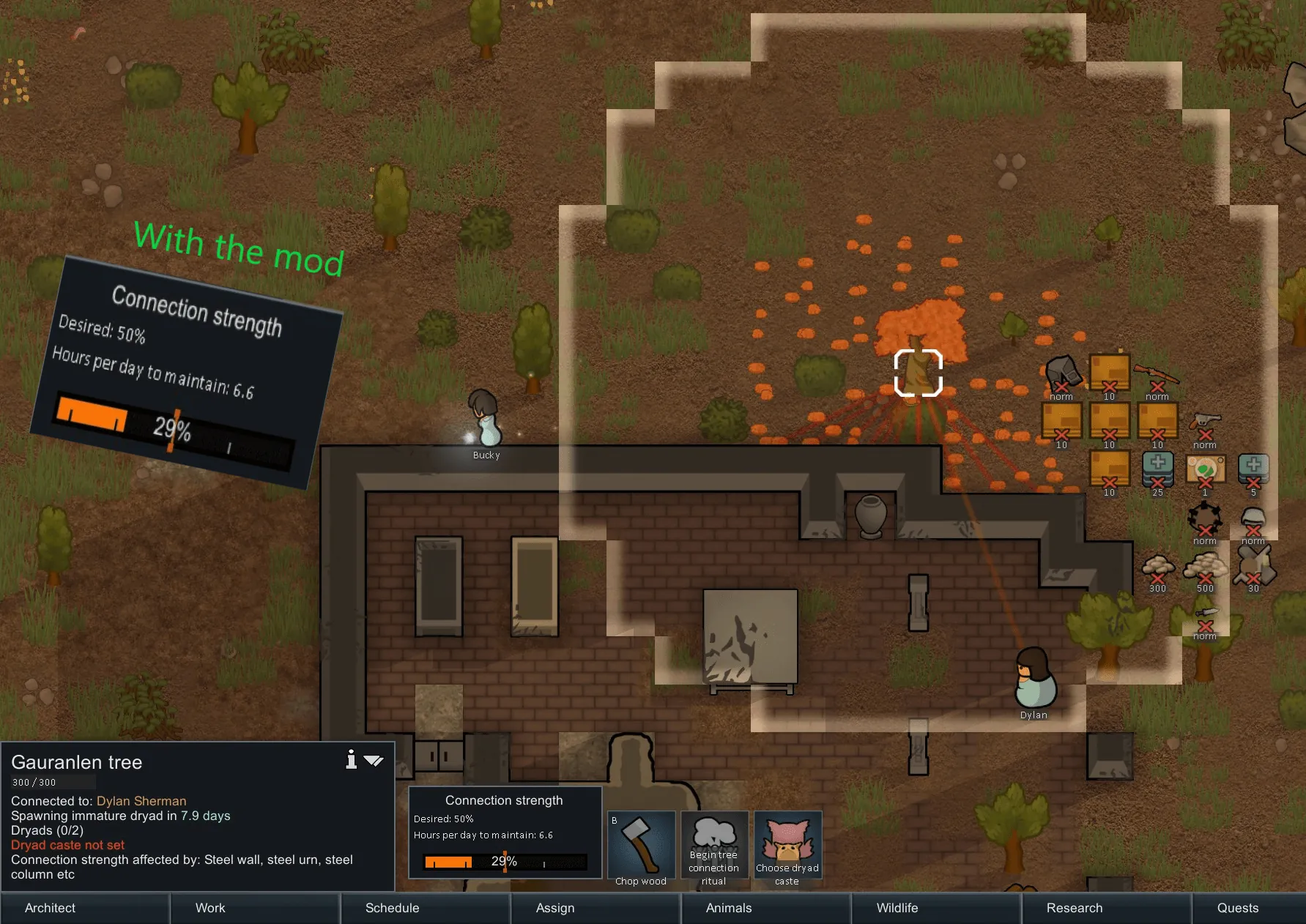Open the Gauranlen tree info card
This screenshot has width=1306, height=924.
click(x=352, y=760)
